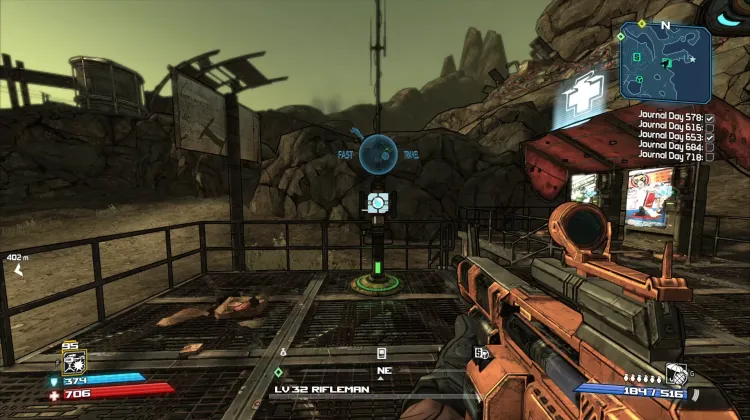Select the Journal Day 578 objective
The image size is (750, 420).
click(x=673, y=117)
